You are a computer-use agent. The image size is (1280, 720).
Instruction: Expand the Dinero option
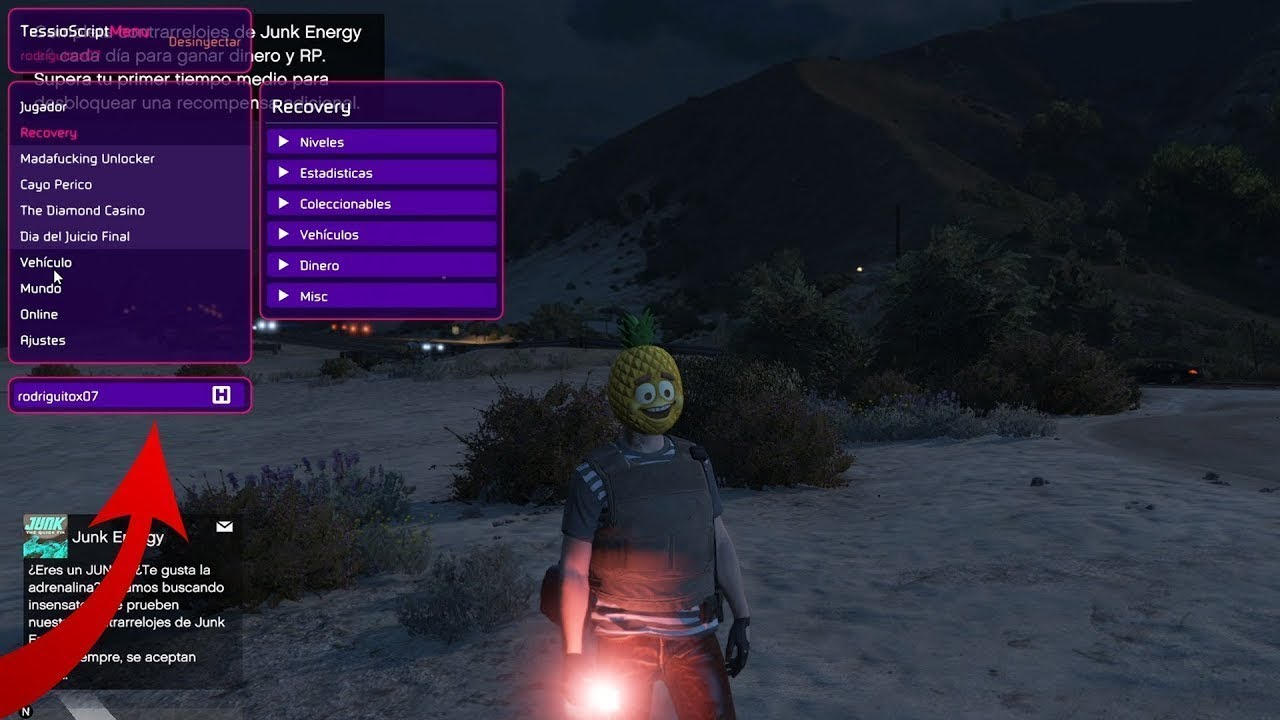[x=381, y=266]
